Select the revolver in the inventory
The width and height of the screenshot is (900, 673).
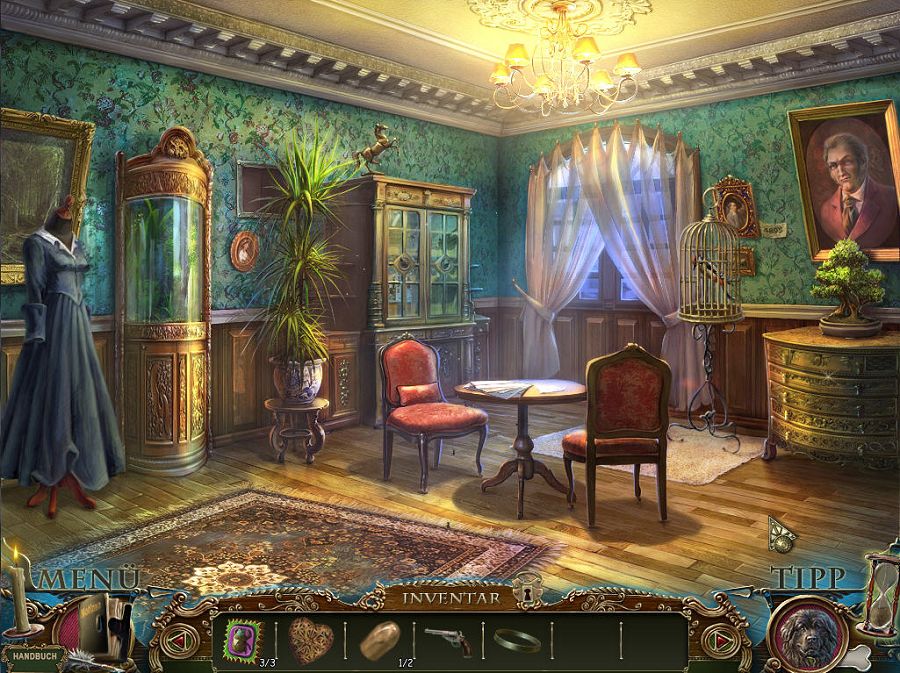tap(447, 637)
